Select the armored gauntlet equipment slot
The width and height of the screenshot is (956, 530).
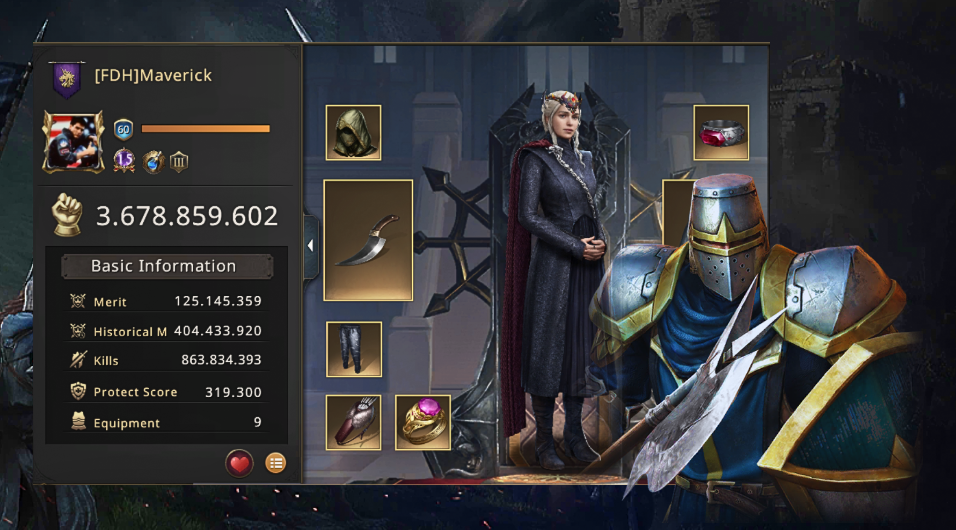(x=353, y=422)
